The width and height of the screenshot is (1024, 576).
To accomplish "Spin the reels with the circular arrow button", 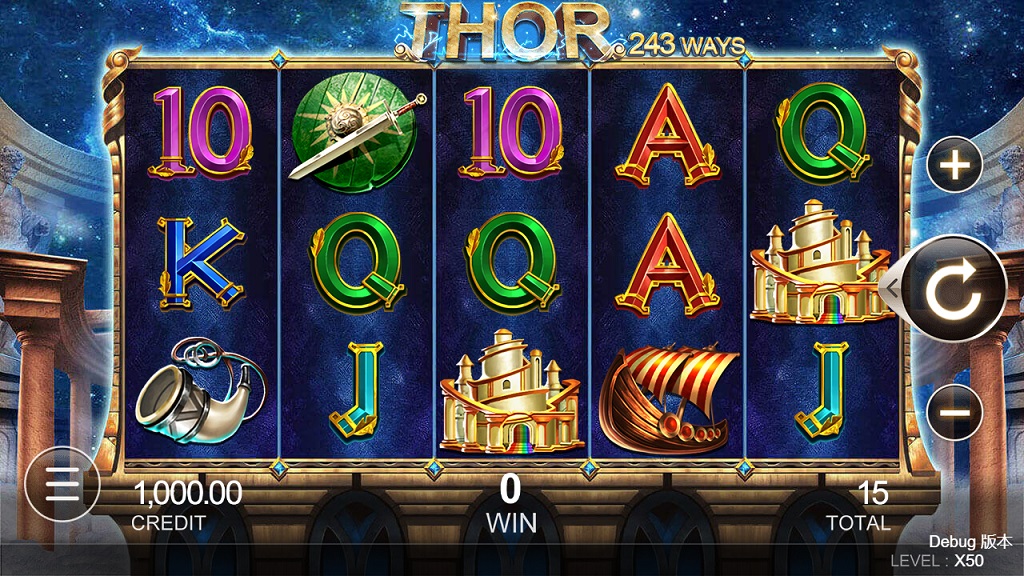I will tap(954, 289).
